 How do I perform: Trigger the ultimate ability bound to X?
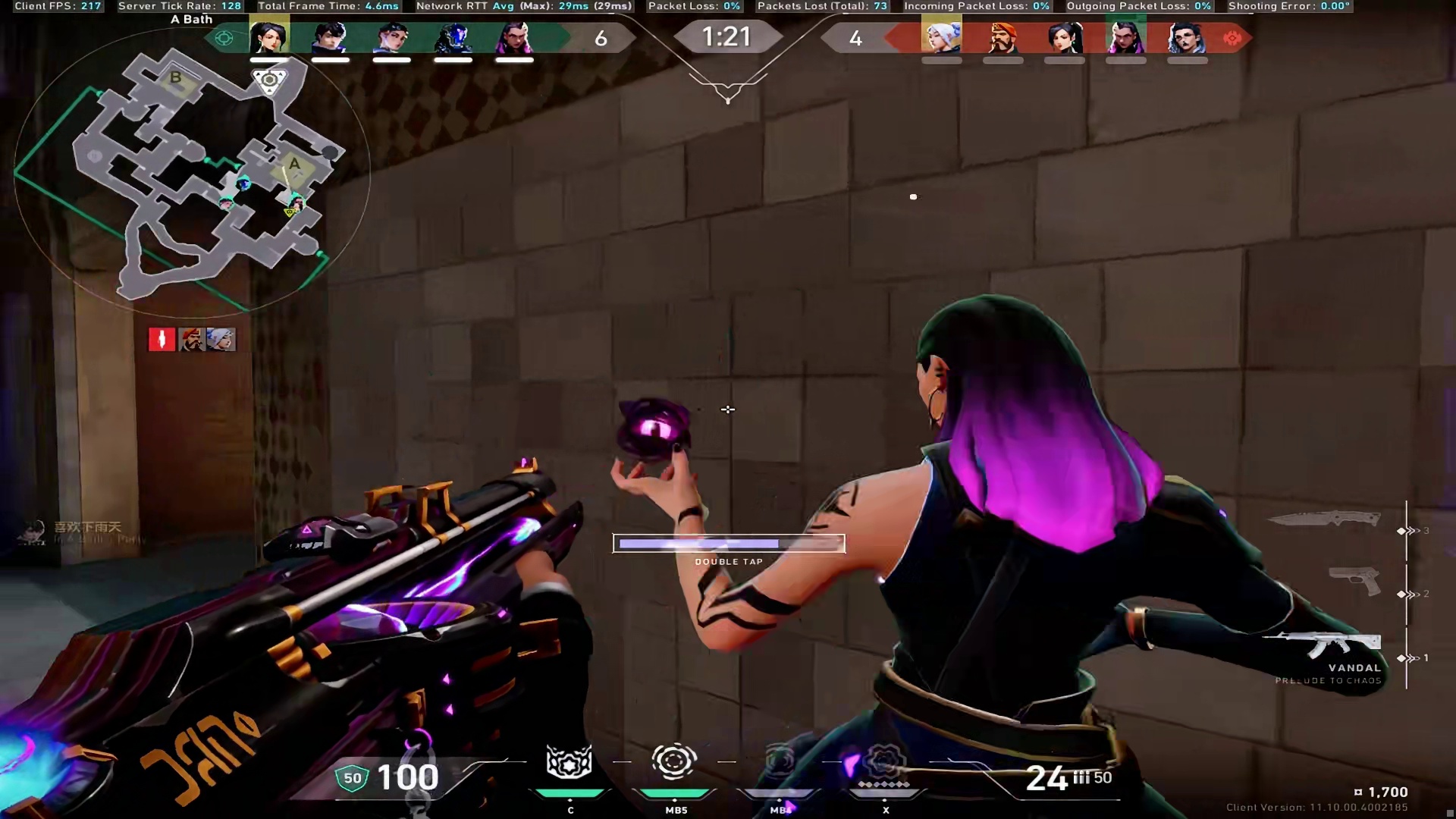point(883,763)
